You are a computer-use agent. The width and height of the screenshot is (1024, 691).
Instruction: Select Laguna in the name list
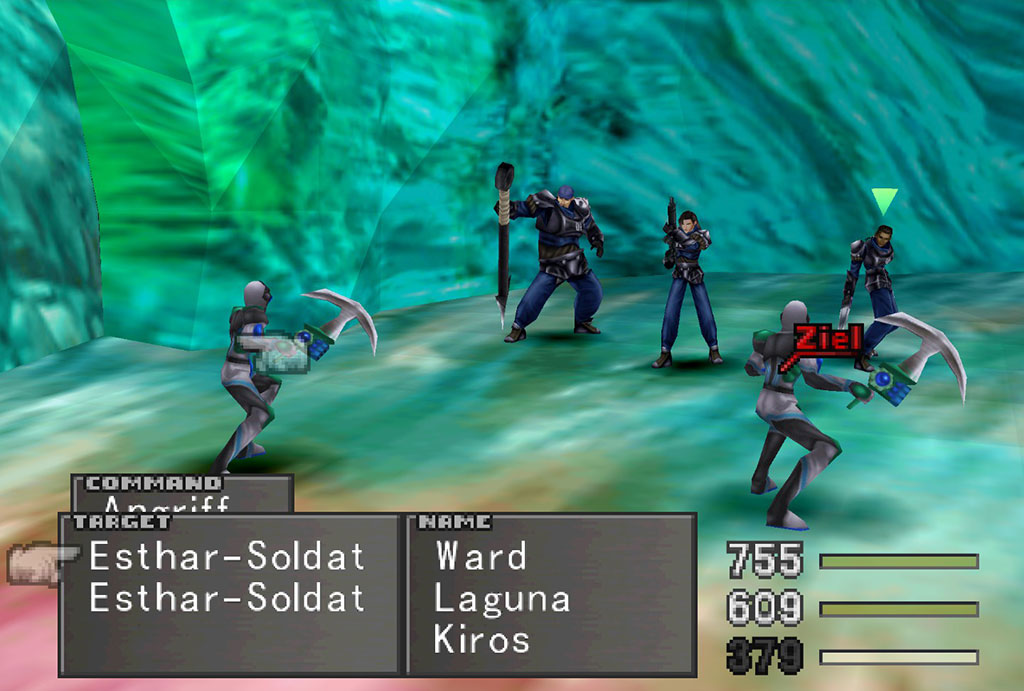click(502, 598)
